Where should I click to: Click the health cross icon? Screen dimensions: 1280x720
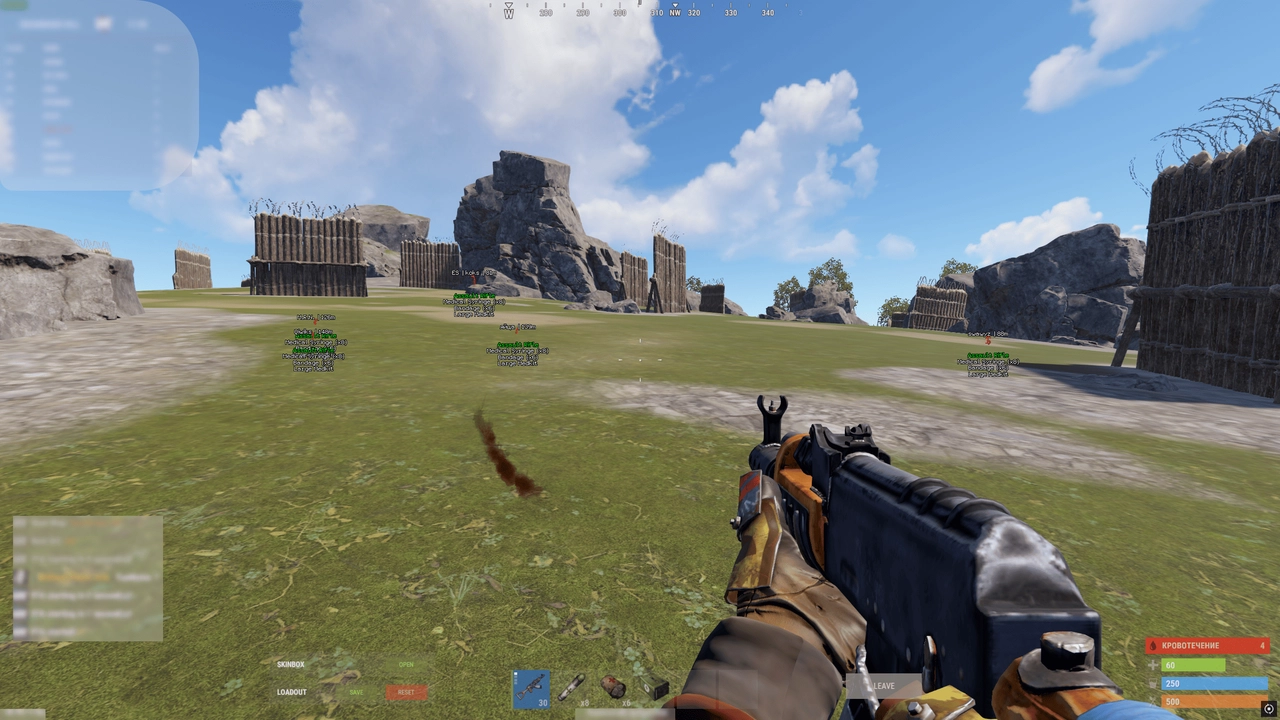coord(1152,665)
